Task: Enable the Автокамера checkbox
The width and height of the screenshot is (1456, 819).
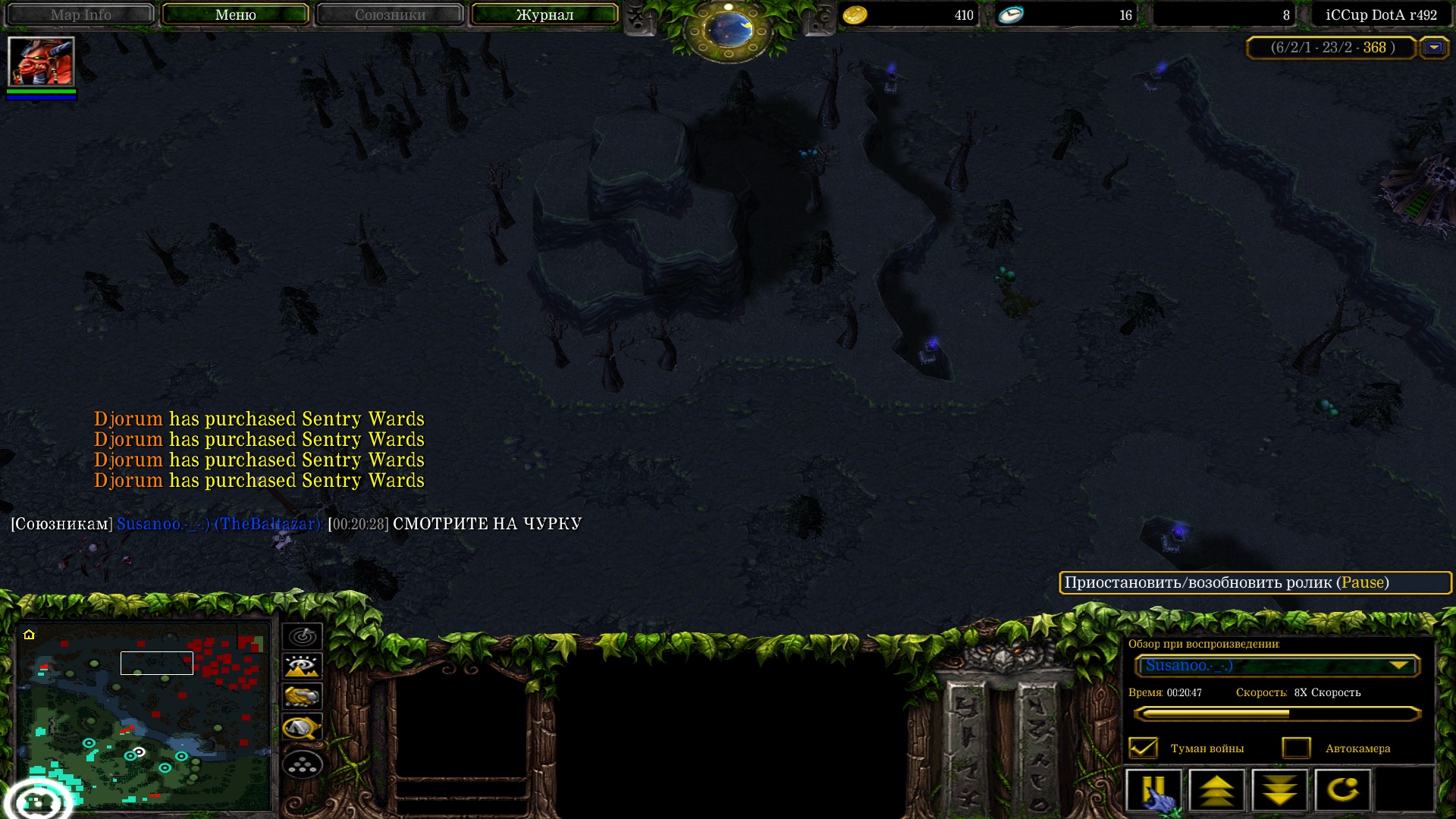Action: tap(1296, 748)
